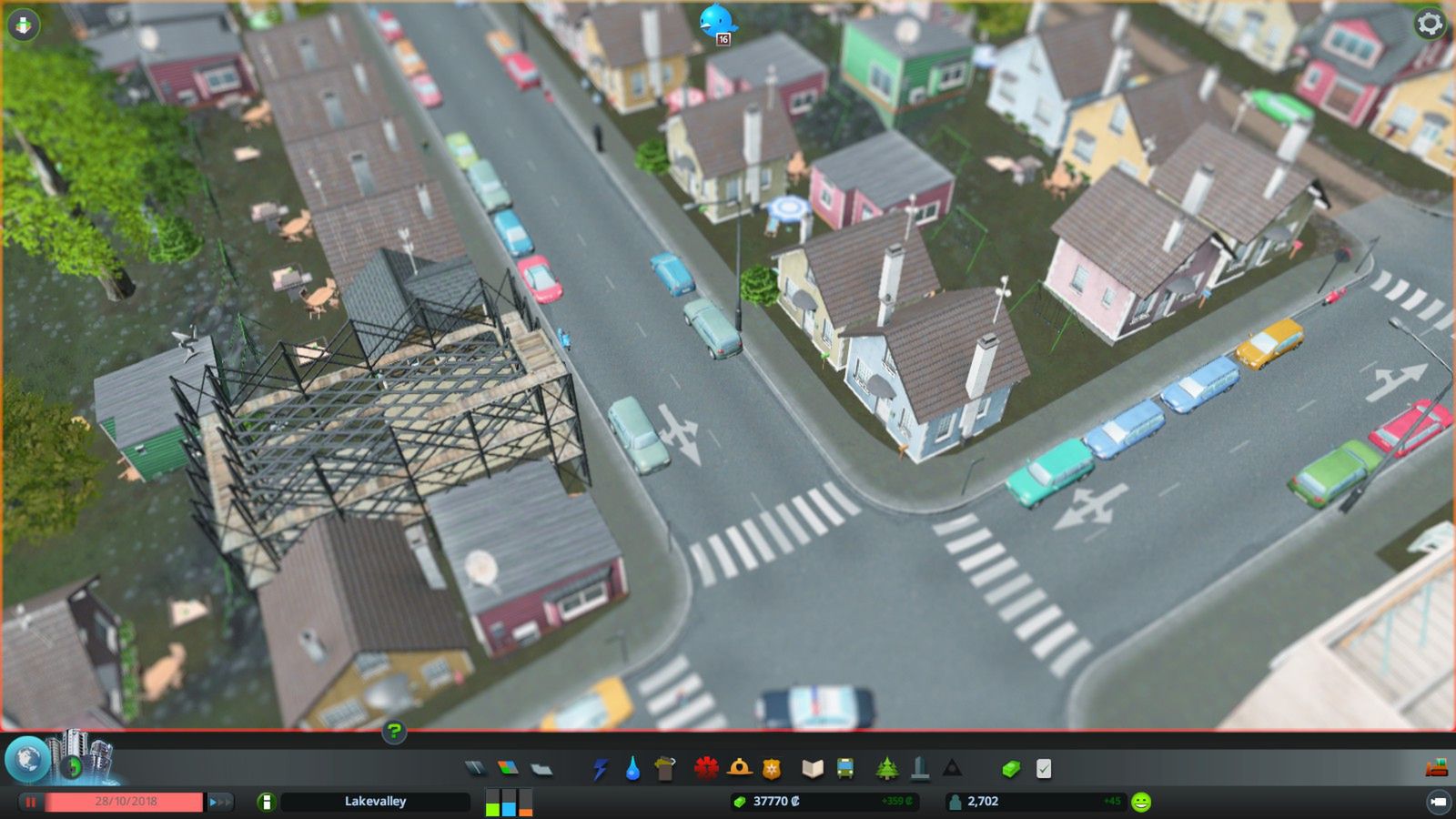Pause the game simulation

tap(31, 802)
